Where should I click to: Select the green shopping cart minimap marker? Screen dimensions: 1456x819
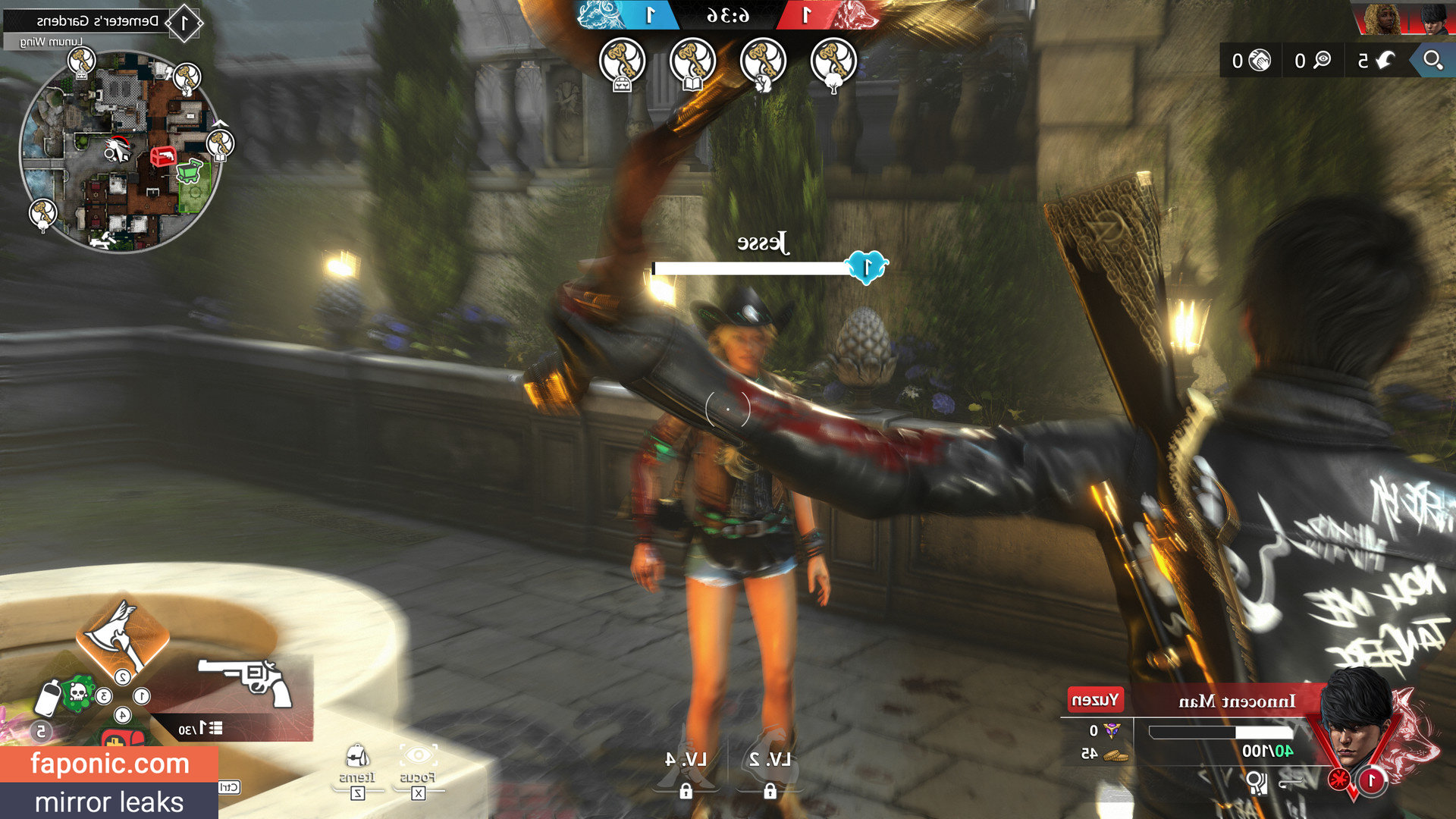pyautogui.click(x=190, y=170)
